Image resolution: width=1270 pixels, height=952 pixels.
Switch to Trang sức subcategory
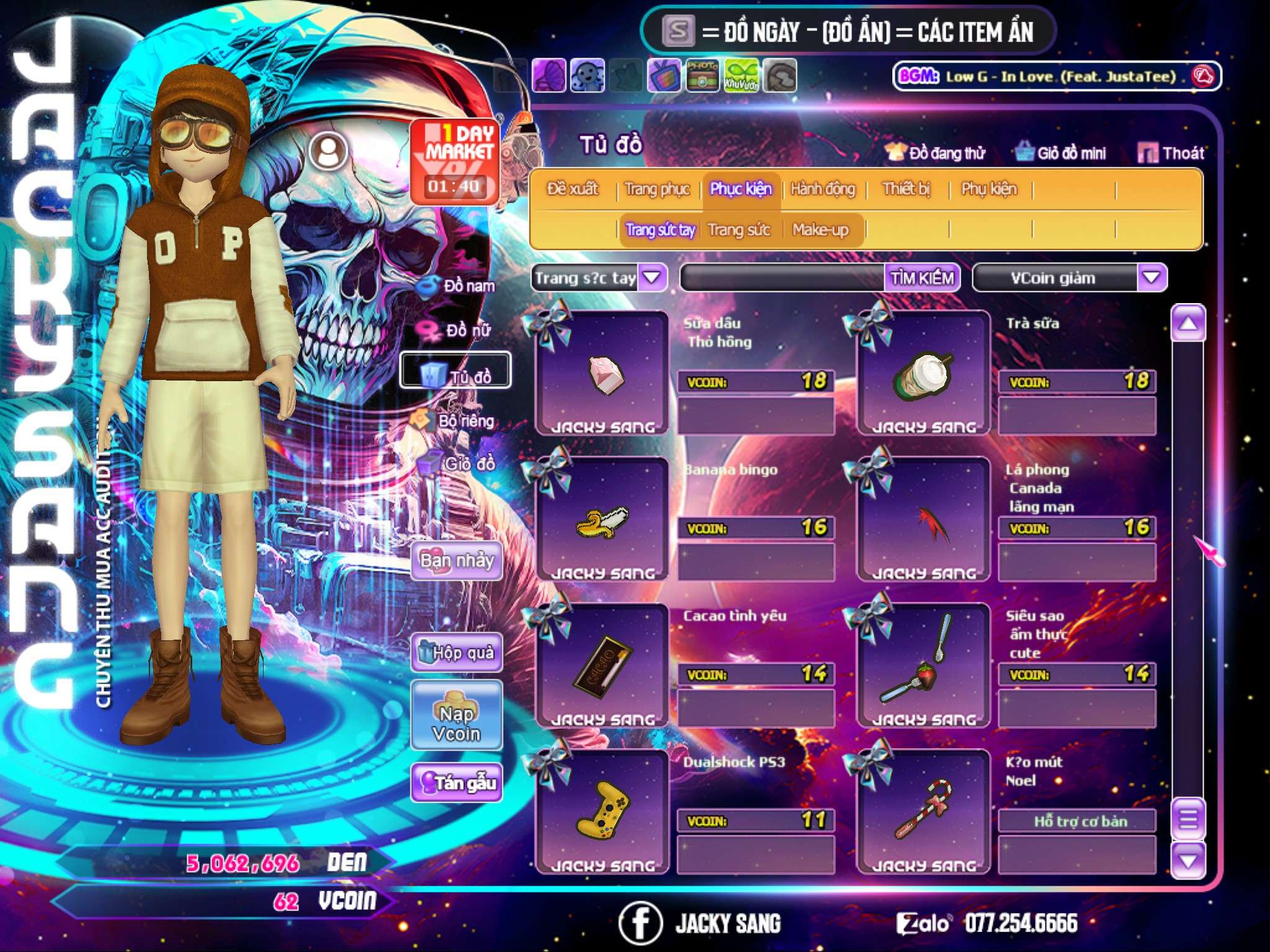click(739, 230)
